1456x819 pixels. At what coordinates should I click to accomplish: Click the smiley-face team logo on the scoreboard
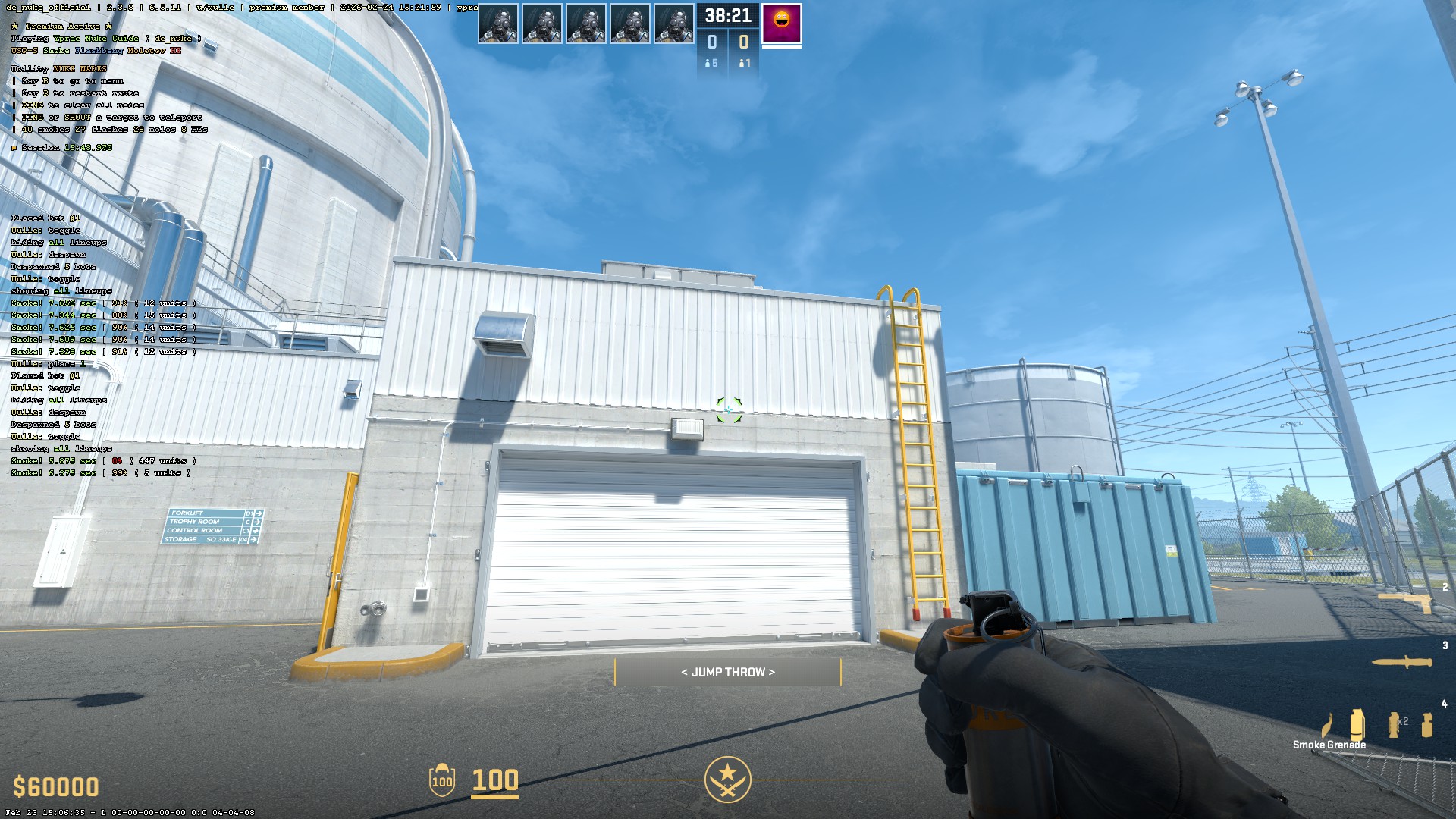783,24
